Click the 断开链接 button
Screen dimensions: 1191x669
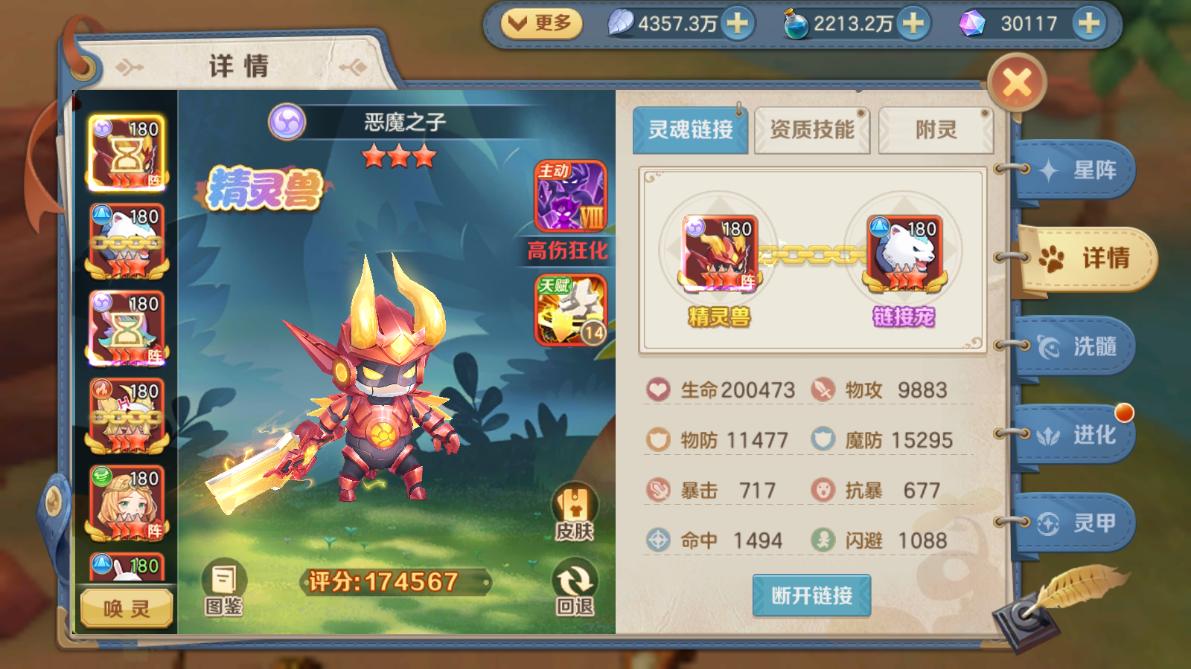(x=811, y=596)
